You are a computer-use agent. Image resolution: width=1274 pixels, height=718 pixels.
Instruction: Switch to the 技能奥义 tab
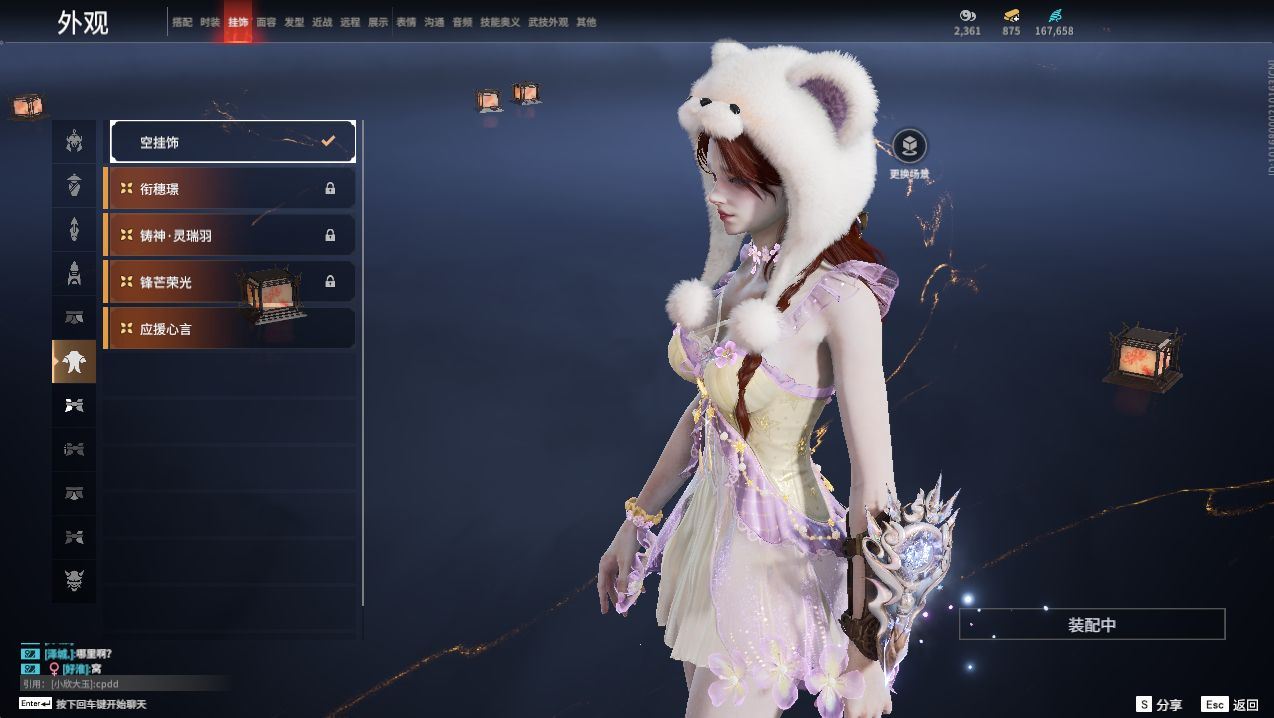(500, 22)
